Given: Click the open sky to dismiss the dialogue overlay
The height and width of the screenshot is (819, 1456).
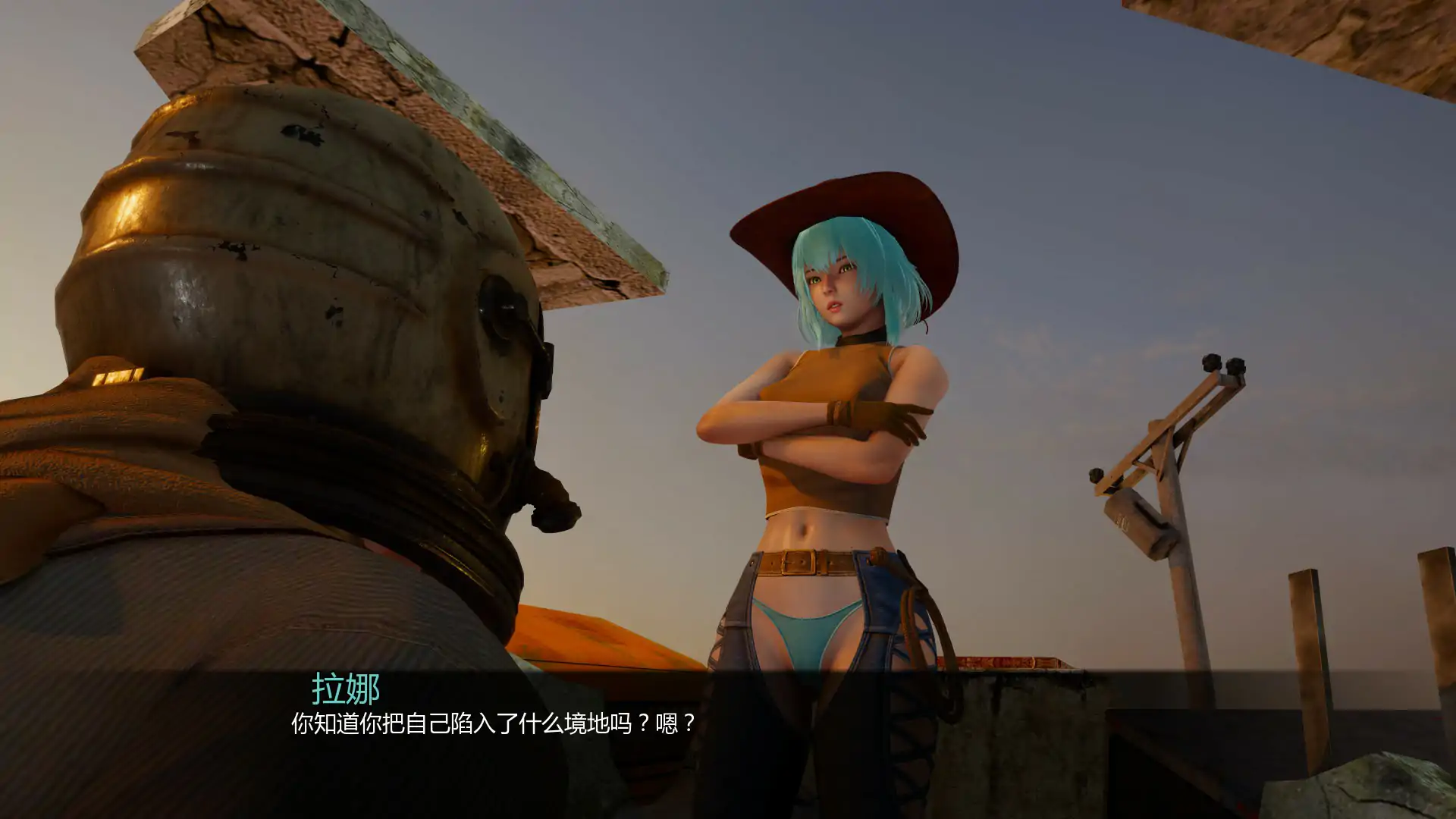Looking at the screenshot, I should coord(1137,190).
